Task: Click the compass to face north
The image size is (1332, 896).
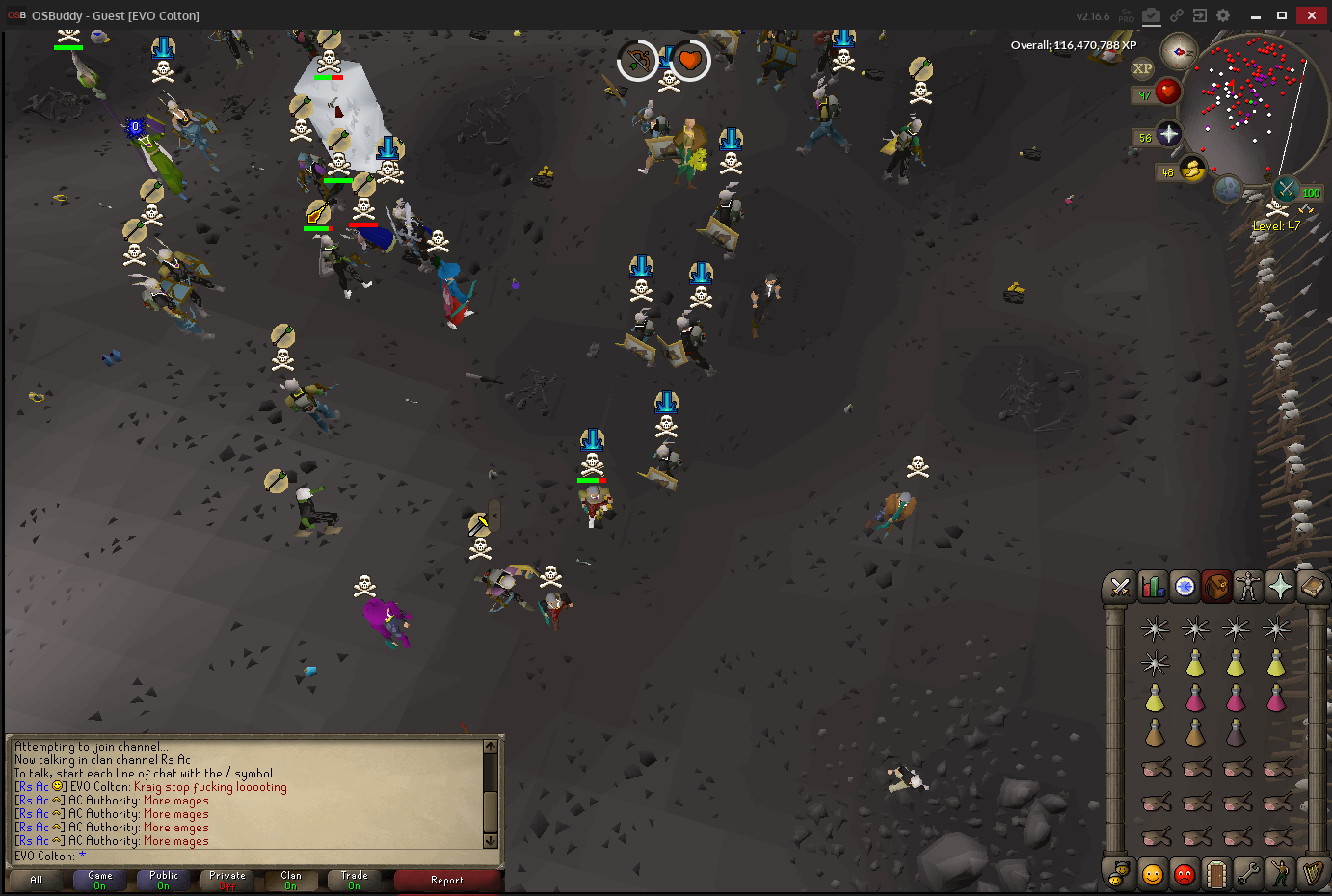Action: [x=1178, y=51]
